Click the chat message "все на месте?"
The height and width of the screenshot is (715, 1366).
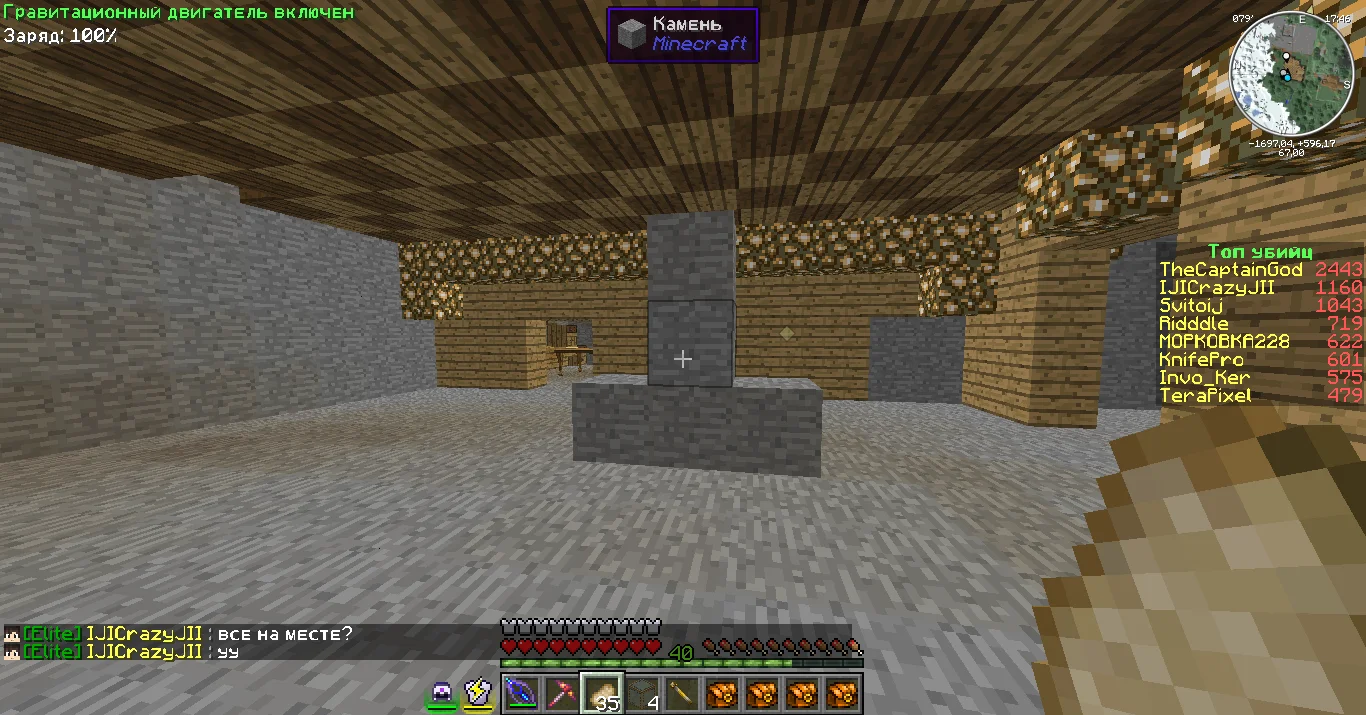pyautogui.click(x=285, y=634)
